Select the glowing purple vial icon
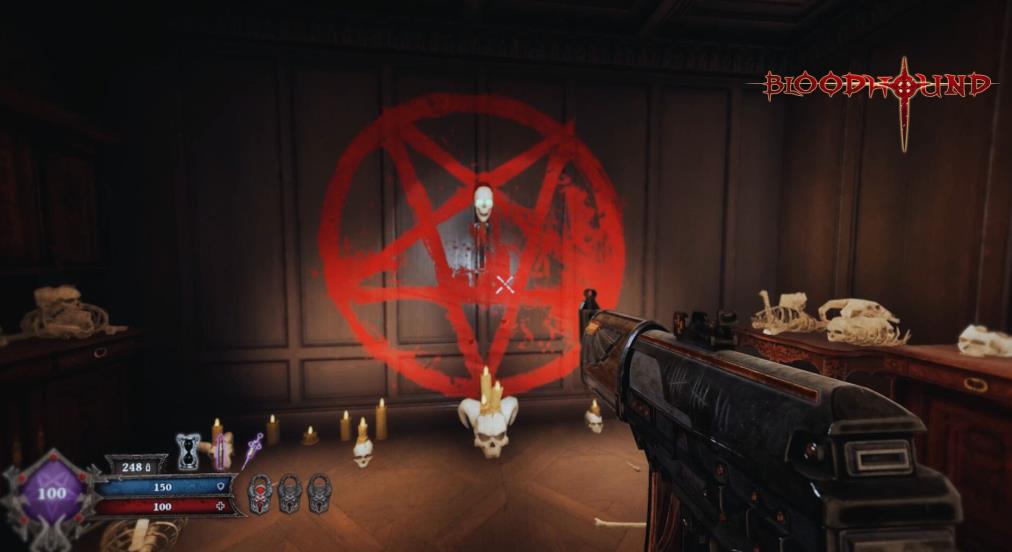This screenshot has width=1012, height=552. point(219,450)
